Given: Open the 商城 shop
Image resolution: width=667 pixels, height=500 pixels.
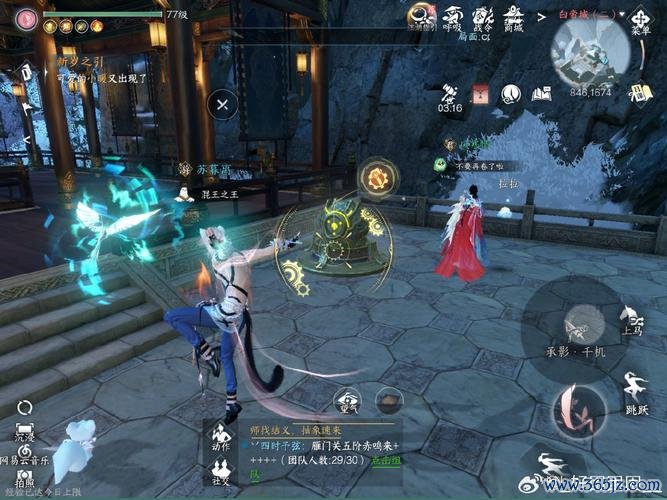Looking at the screenshot, I should point(516,17).
